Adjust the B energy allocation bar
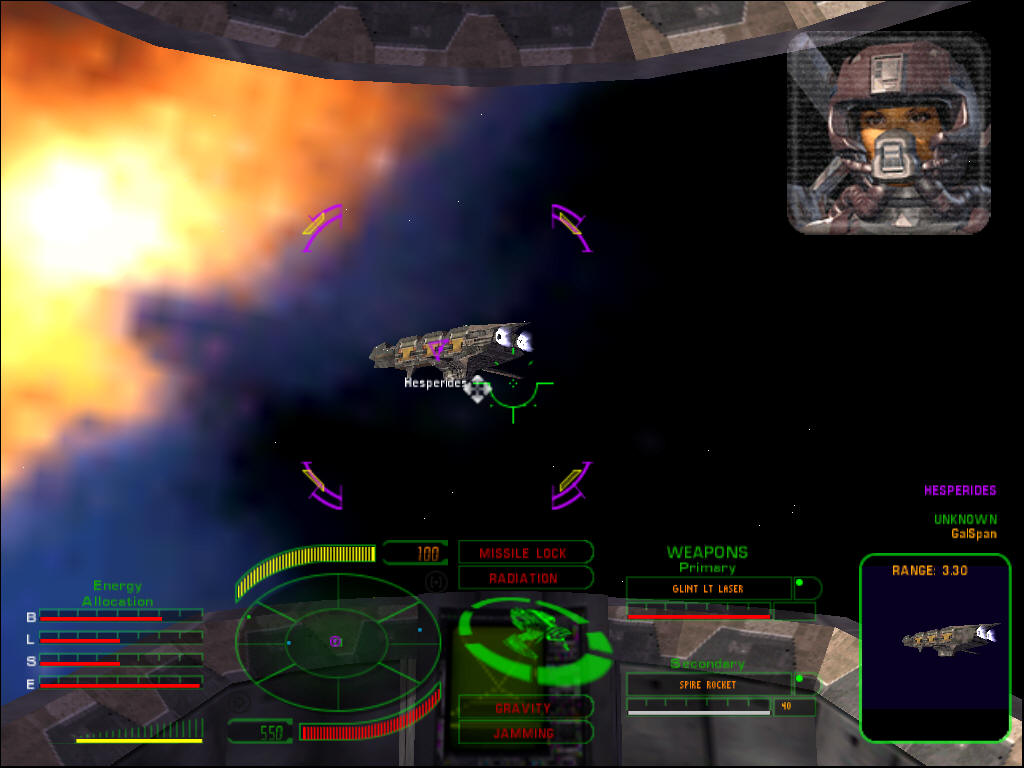Viewport: 1024px width, 768px height. pyautogui.click(x=120, y=617)
